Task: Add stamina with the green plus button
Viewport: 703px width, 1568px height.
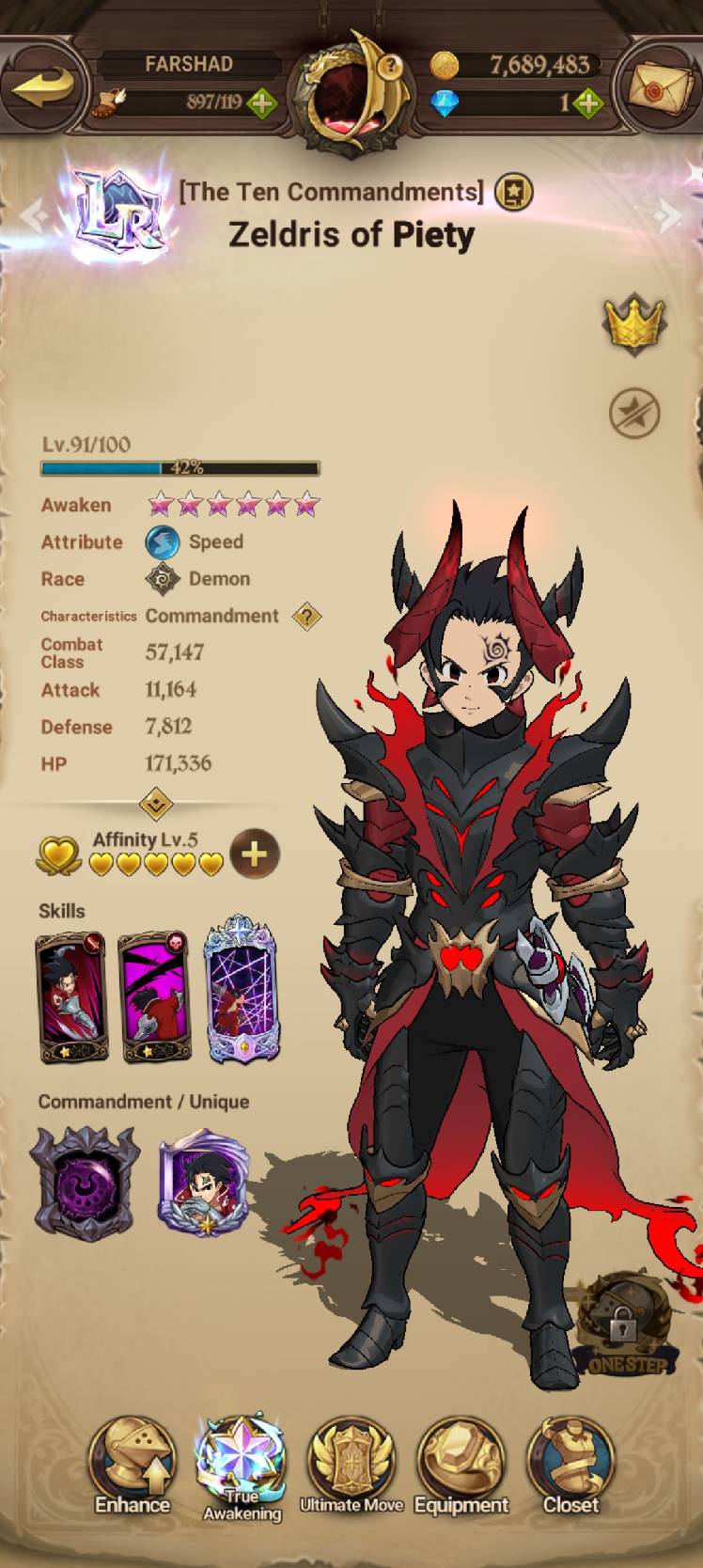Action: click(x=261, y=102)
